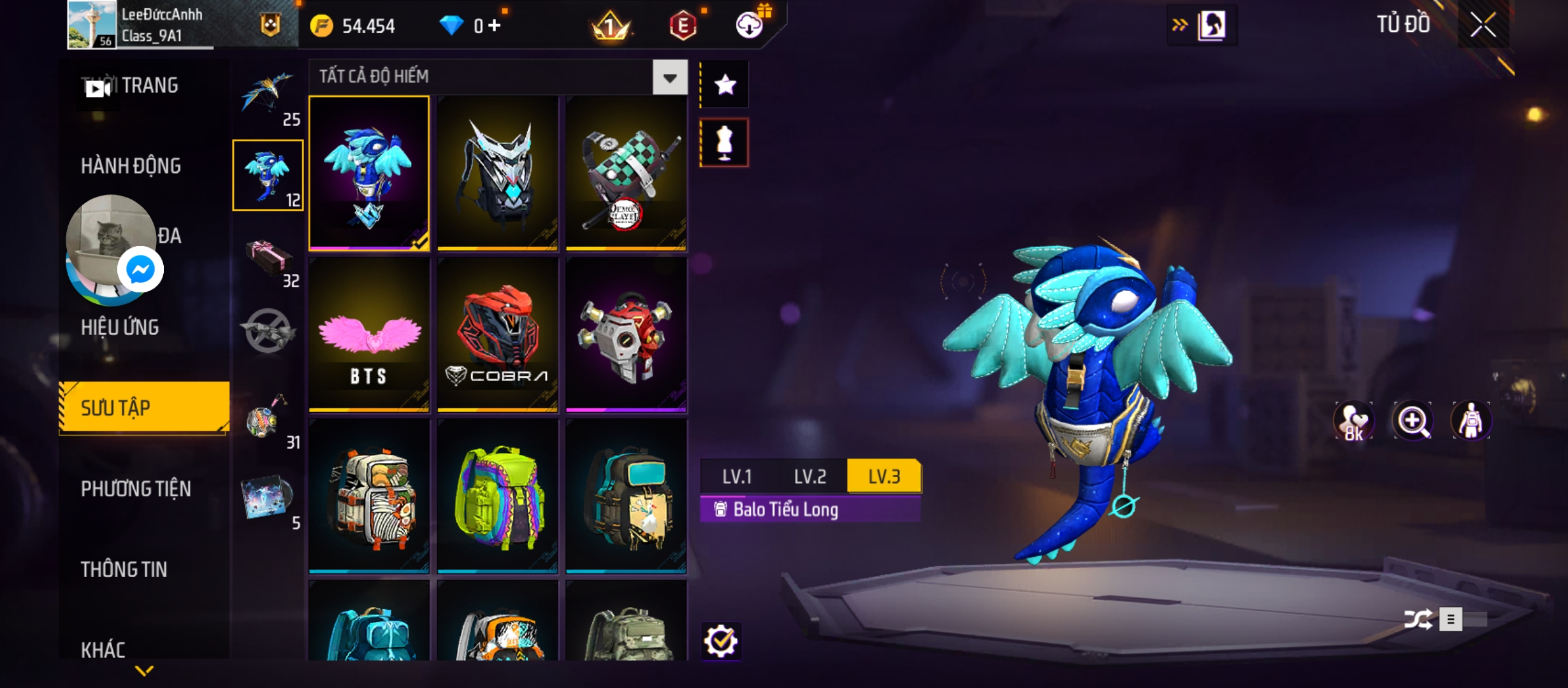Screen dimensions: 1568x688
Task: Select the gift box subcategory with 32 items
Action: point(269,261)
